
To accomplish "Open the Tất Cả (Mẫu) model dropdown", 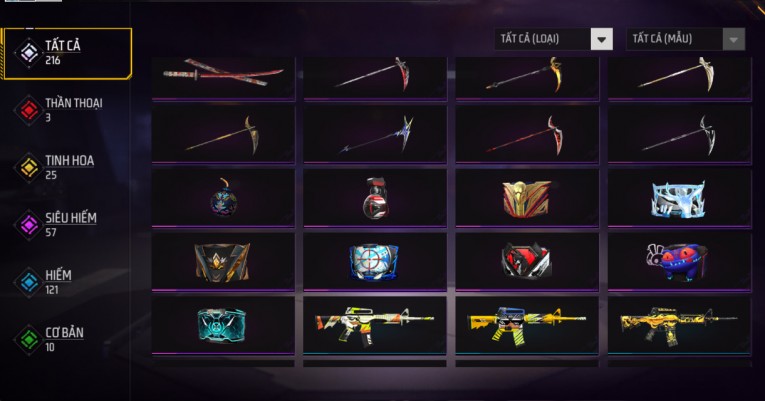I will (686, 39).
